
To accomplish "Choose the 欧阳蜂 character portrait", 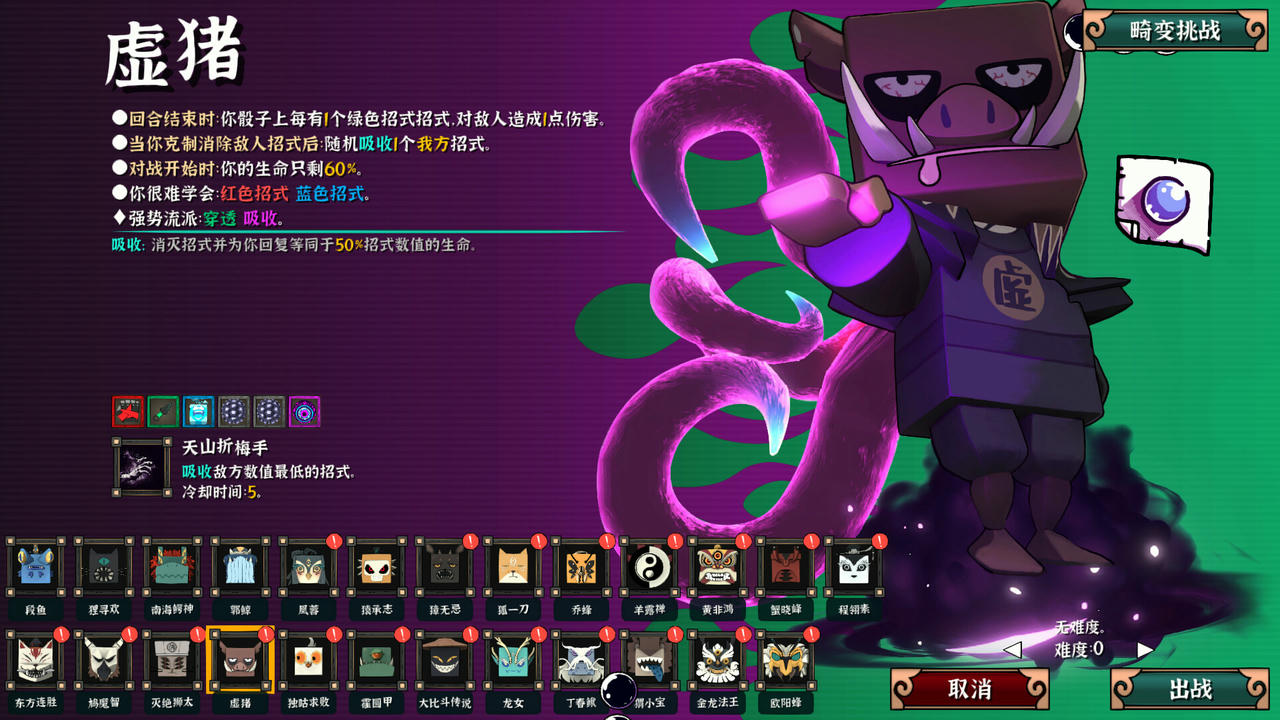I will coord(785,660).
